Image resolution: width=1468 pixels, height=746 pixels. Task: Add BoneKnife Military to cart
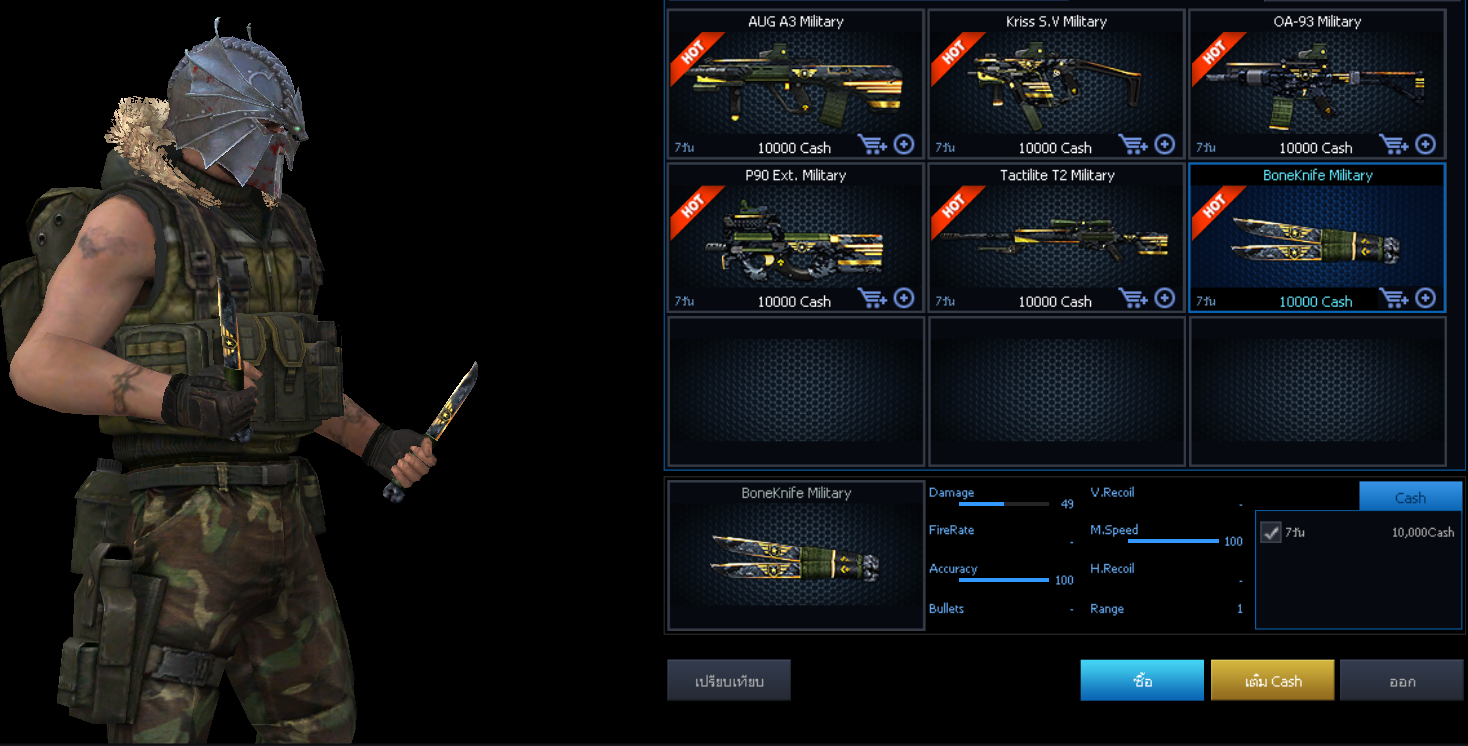tap(1394, 298)
